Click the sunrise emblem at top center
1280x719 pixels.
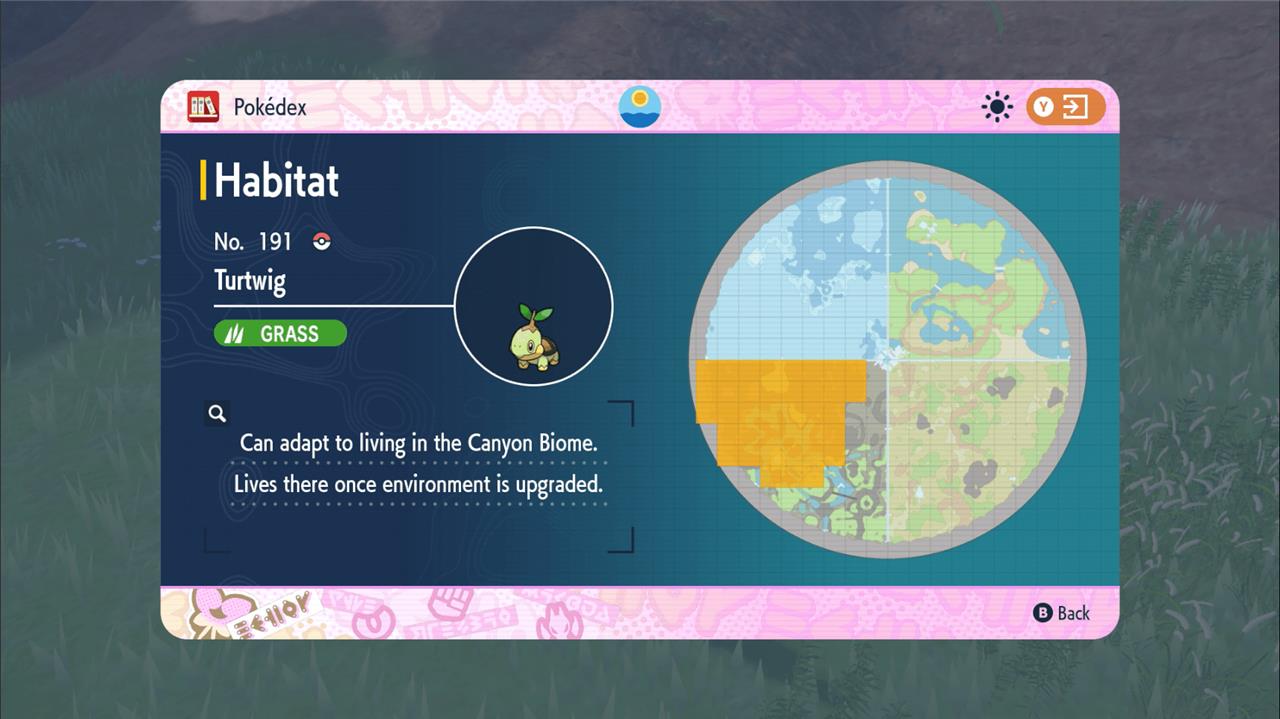tap(640, 107)
